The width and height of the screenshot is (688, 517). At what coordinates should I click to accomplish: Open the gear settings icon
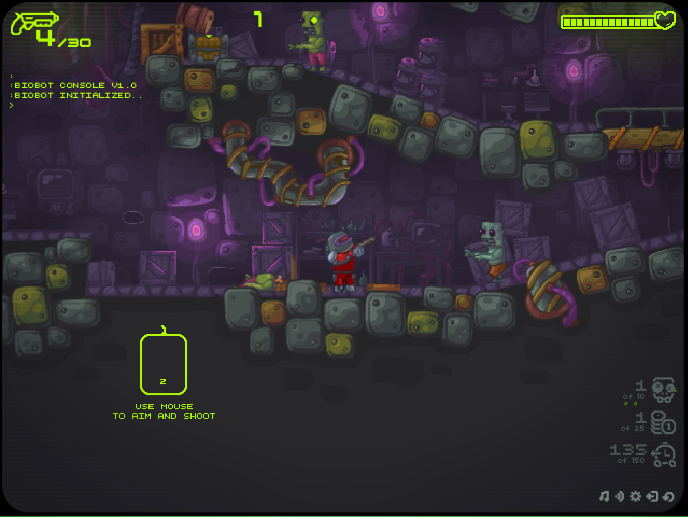point(635,496)
